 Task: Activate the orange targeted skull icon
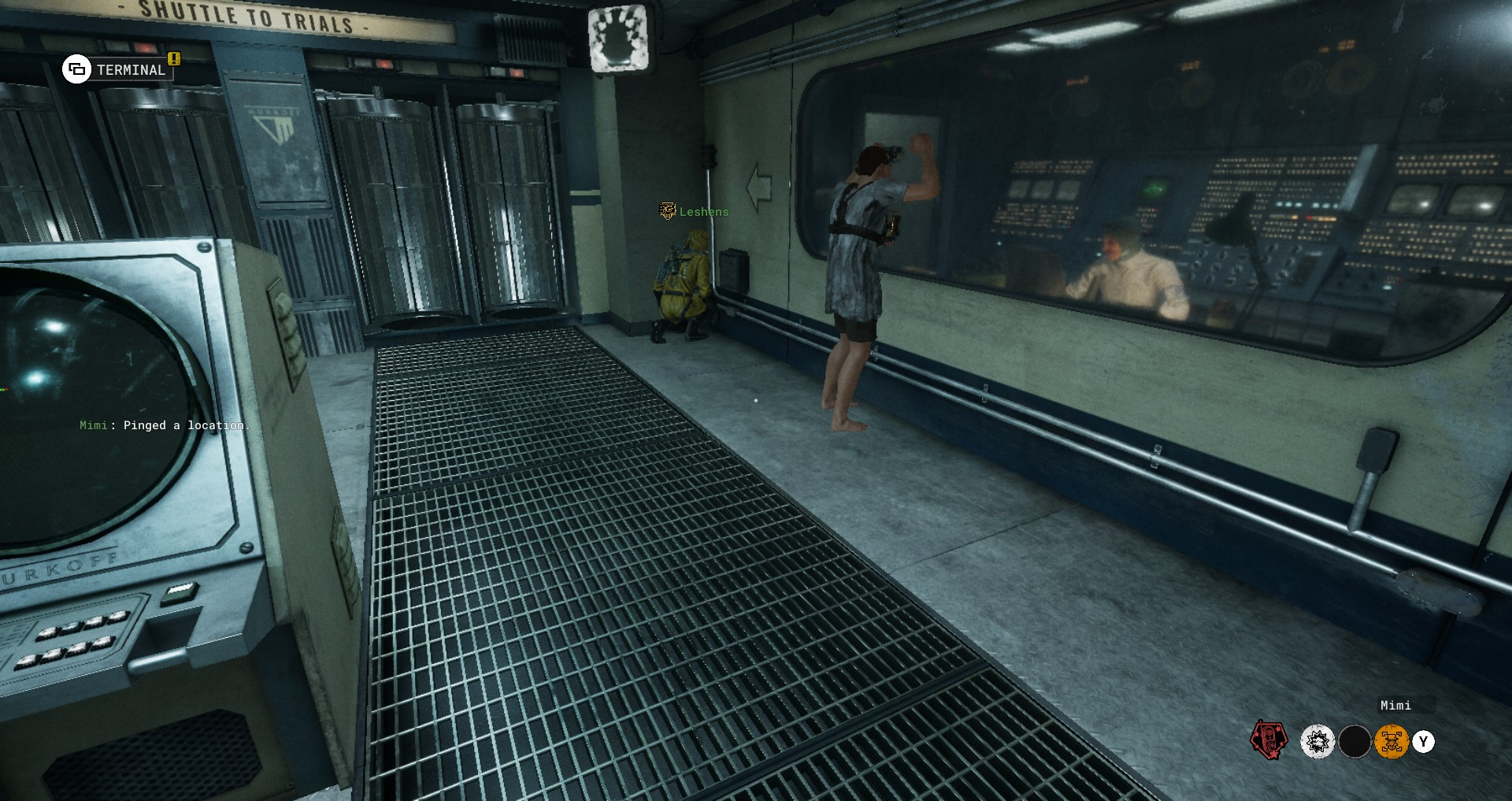pyautogui.click(x=1392, y=742)
